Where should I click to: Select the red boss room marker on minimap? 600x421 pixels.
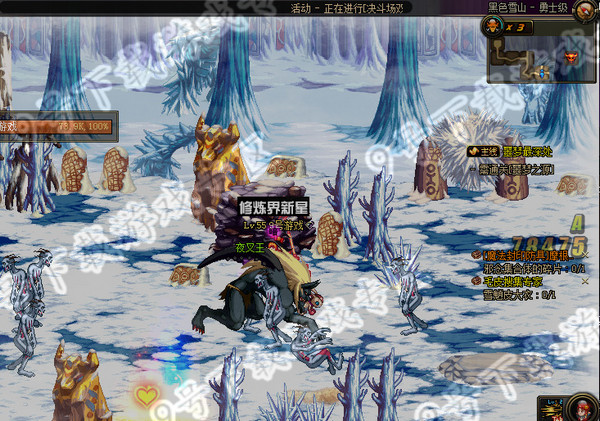coord(571,59)
